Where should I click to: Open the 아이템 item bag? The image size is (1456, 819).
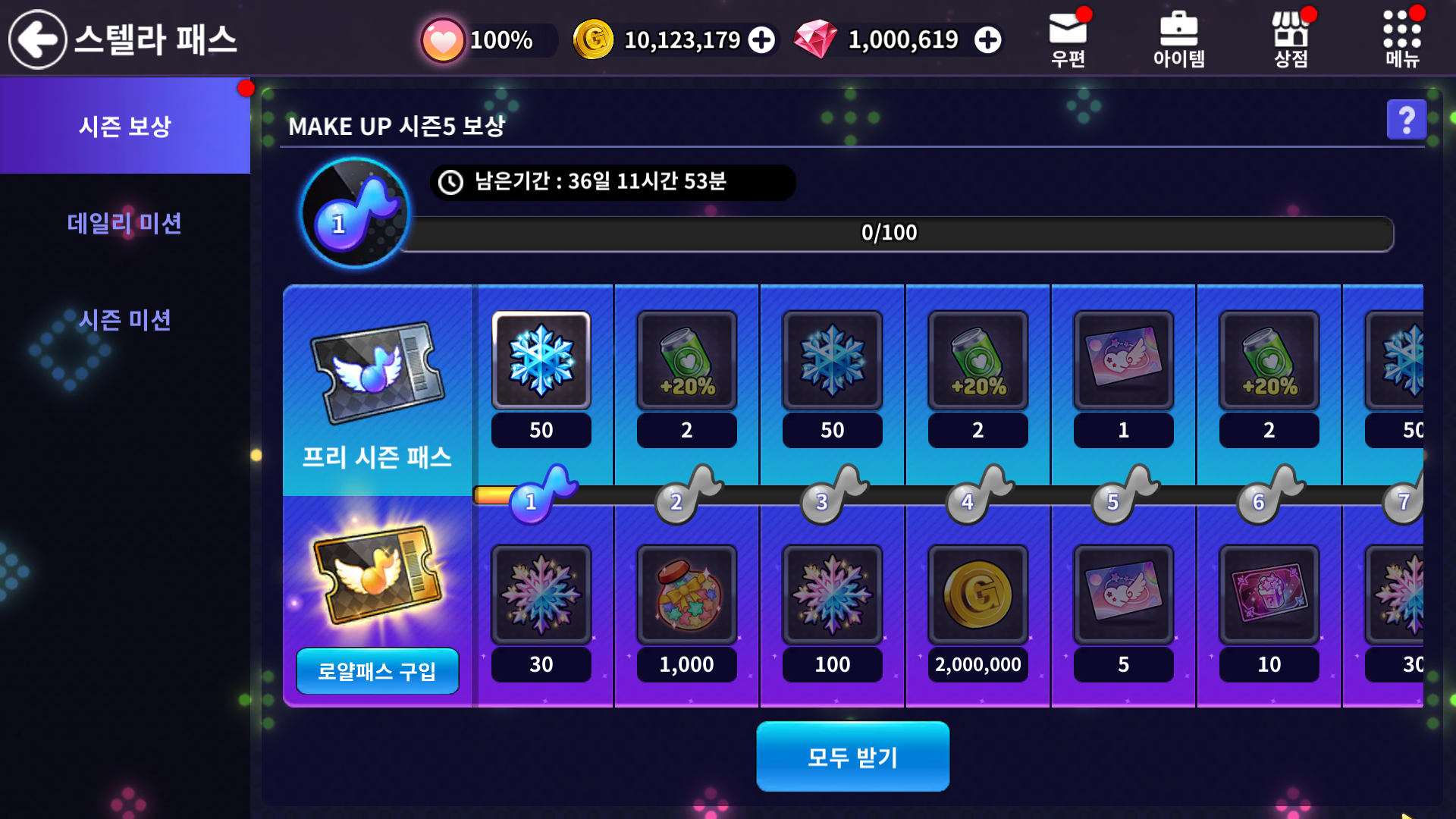[1178, 39]
